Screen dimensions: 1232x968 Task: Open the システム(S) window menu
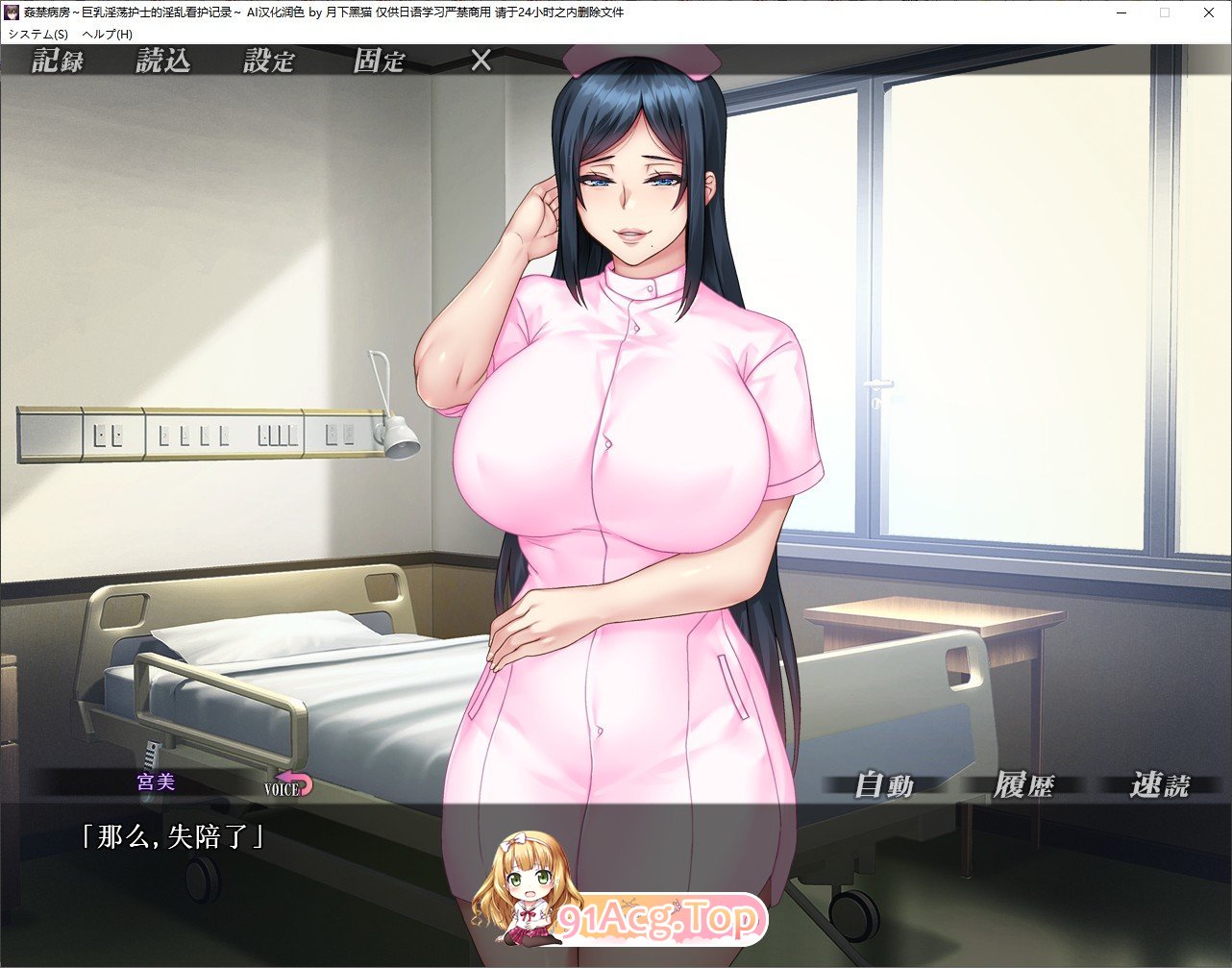tap(38, 34)
